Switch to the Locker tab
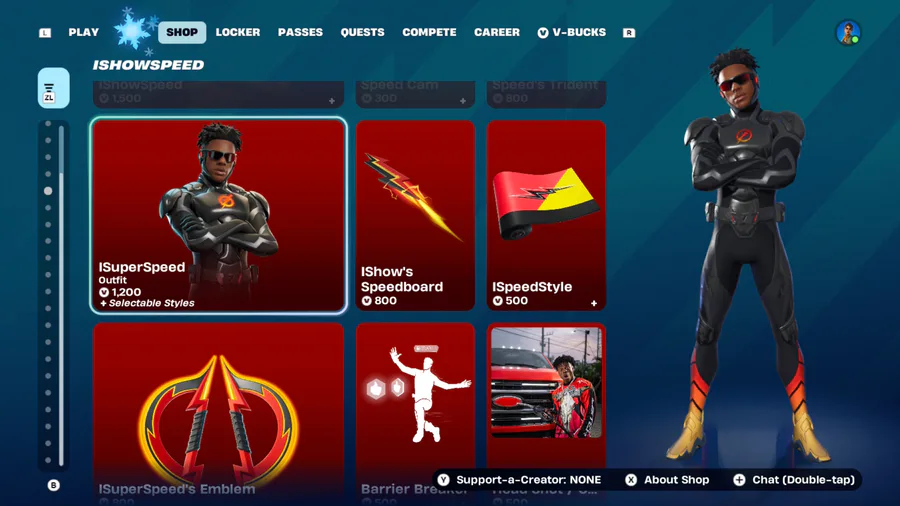The height and width of the screenshot is (506, 900). point(238,32)
